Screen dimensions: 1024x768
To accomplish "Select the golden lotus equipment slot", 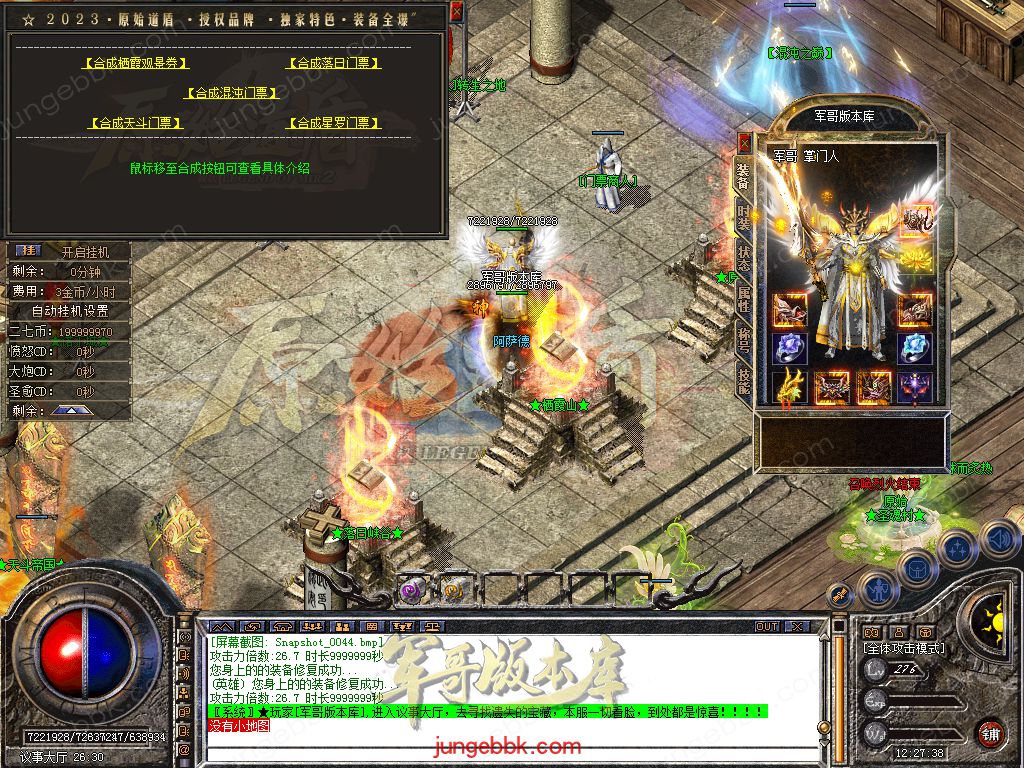I will [x=914, y=260].
